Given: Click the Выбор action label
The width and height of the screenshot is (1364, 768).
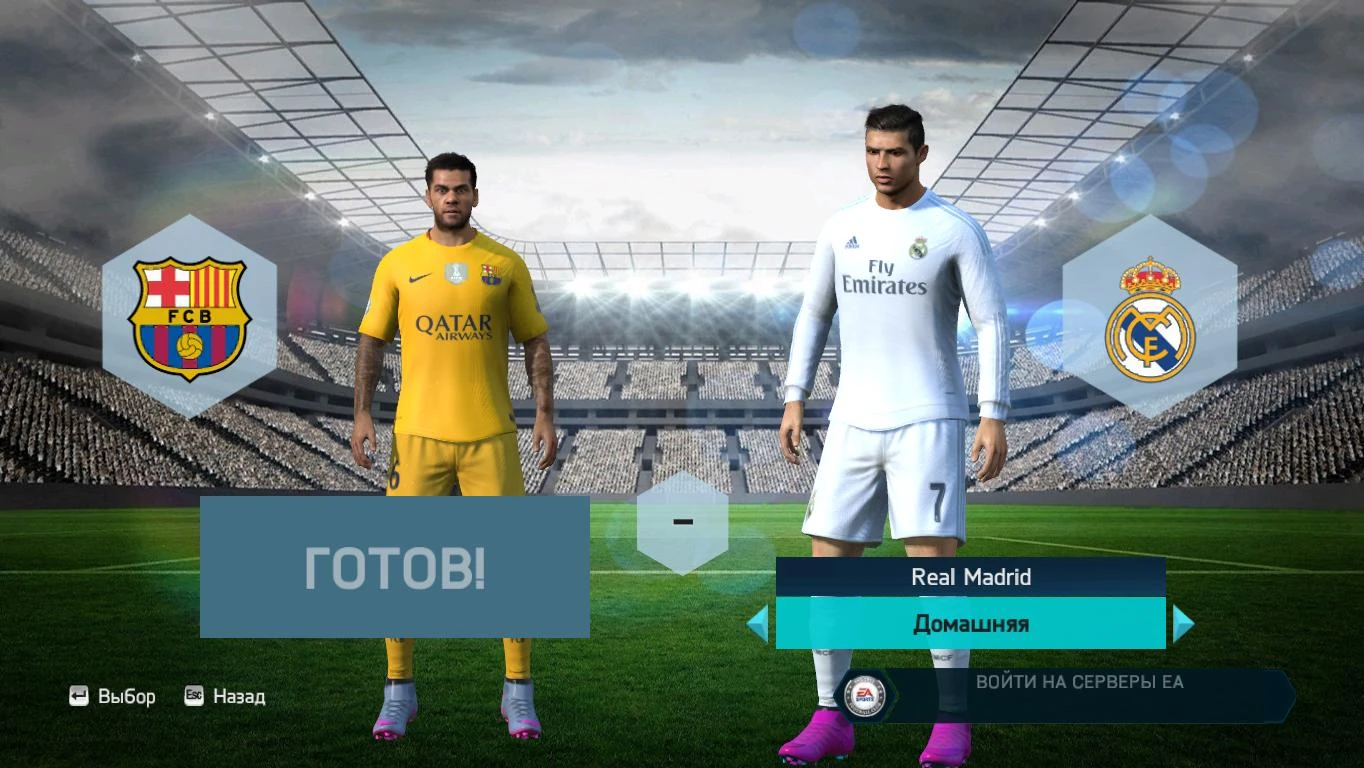Looking at the screenshot, I should point(128,696).
